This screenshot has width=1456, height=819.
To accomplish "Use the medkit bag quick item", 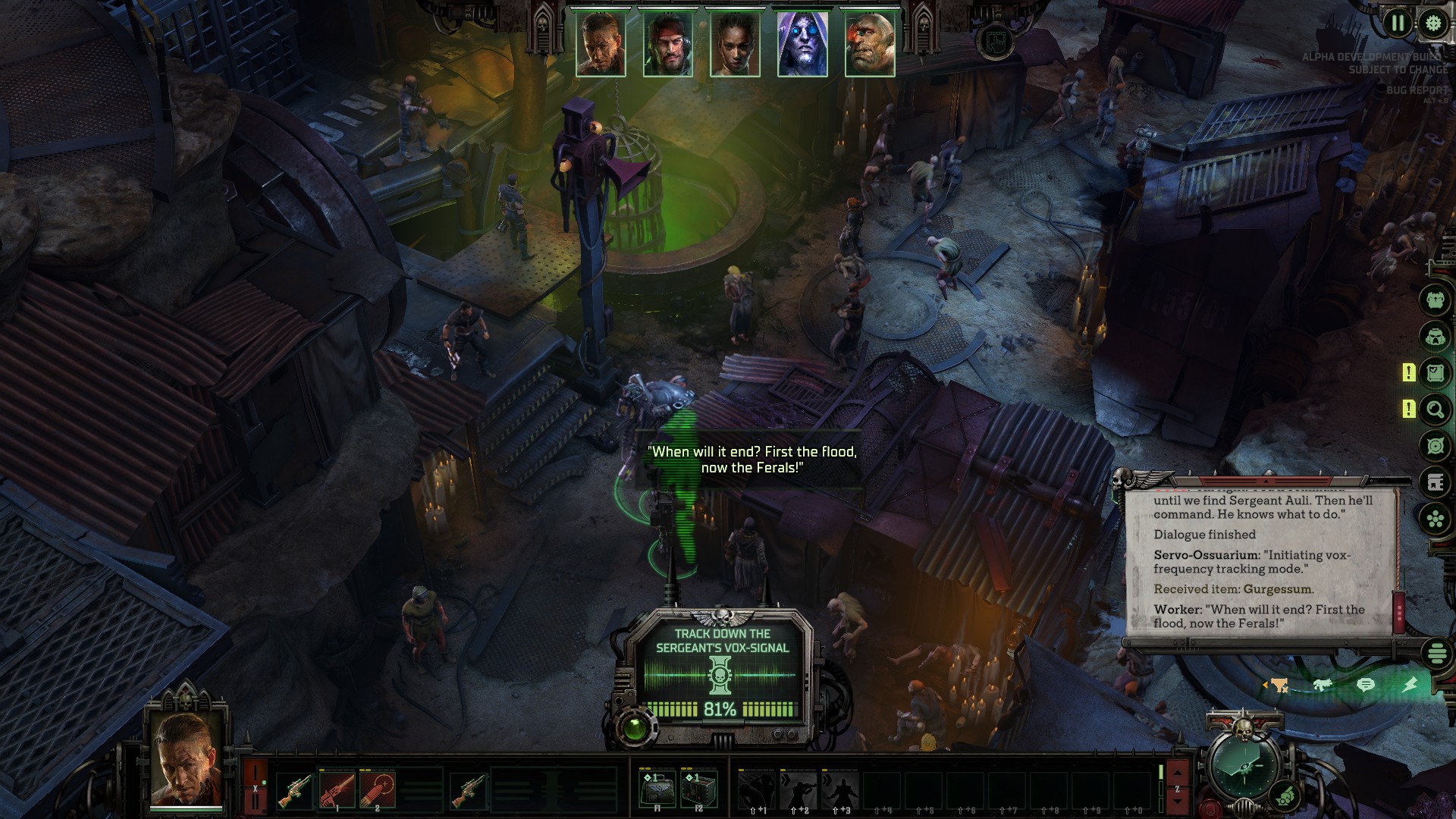I will pyautogui.click(x=657, y=790).
